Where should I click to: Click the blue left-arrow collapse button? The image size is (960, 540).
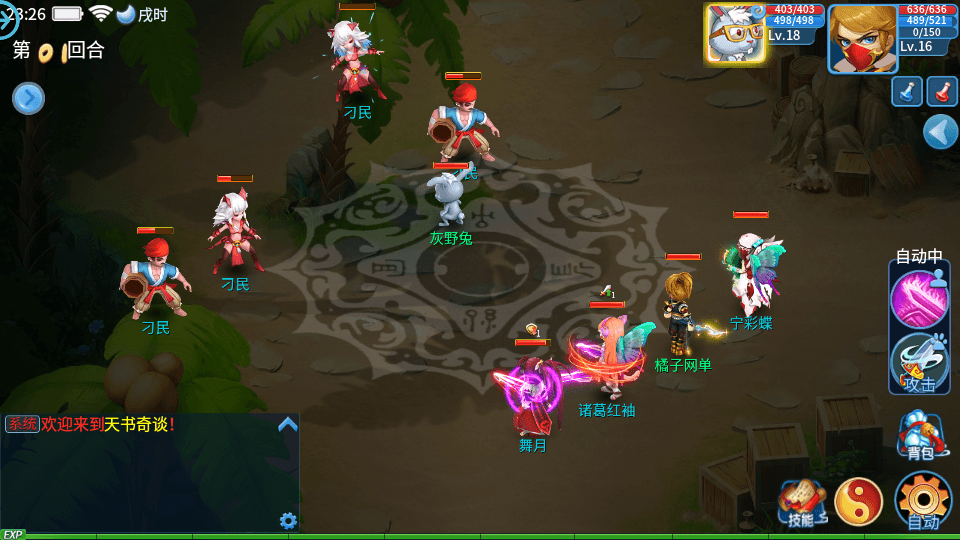tap(940, 132)
